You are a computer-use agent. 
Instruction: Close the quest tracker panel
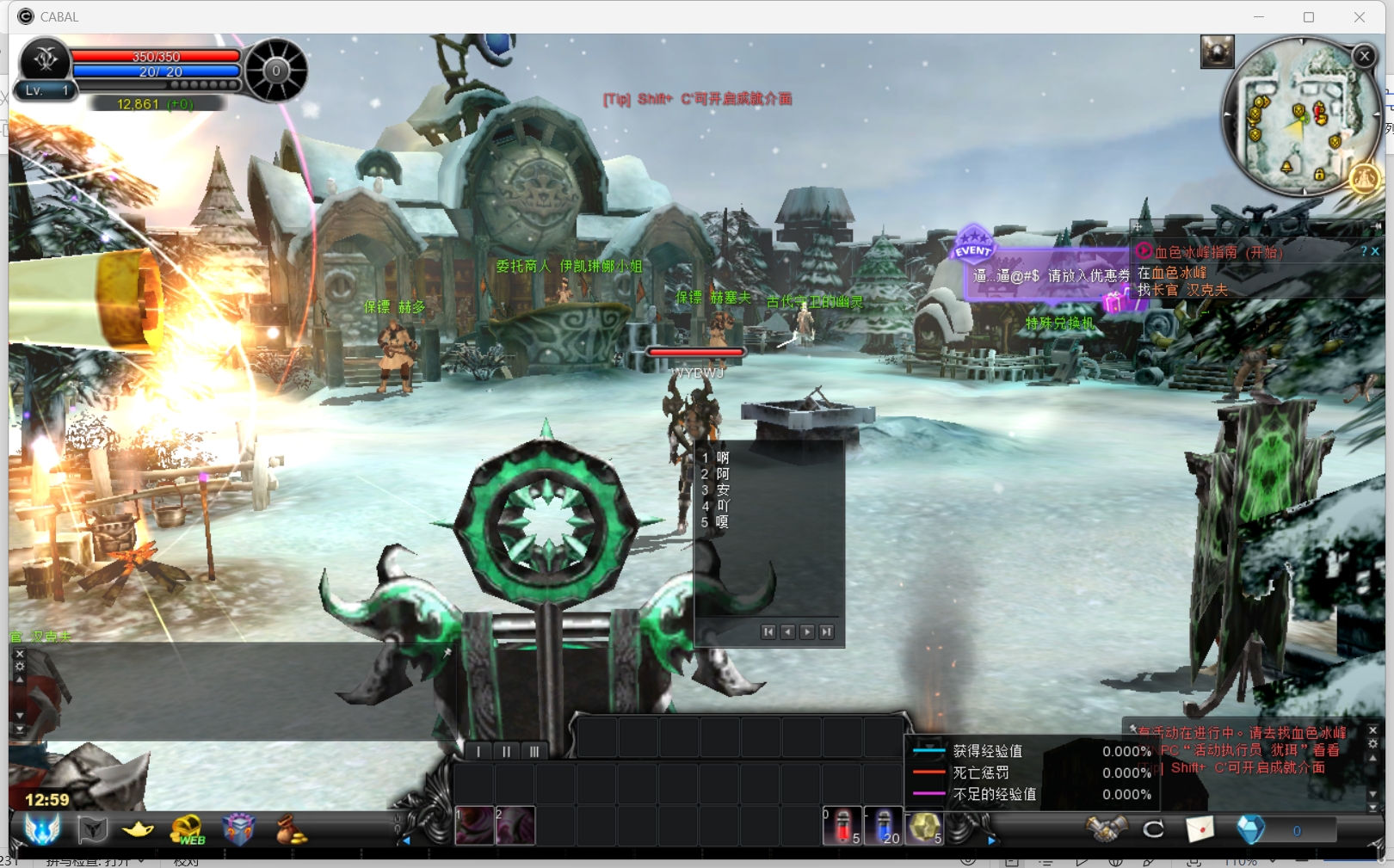click(1375, 251)
